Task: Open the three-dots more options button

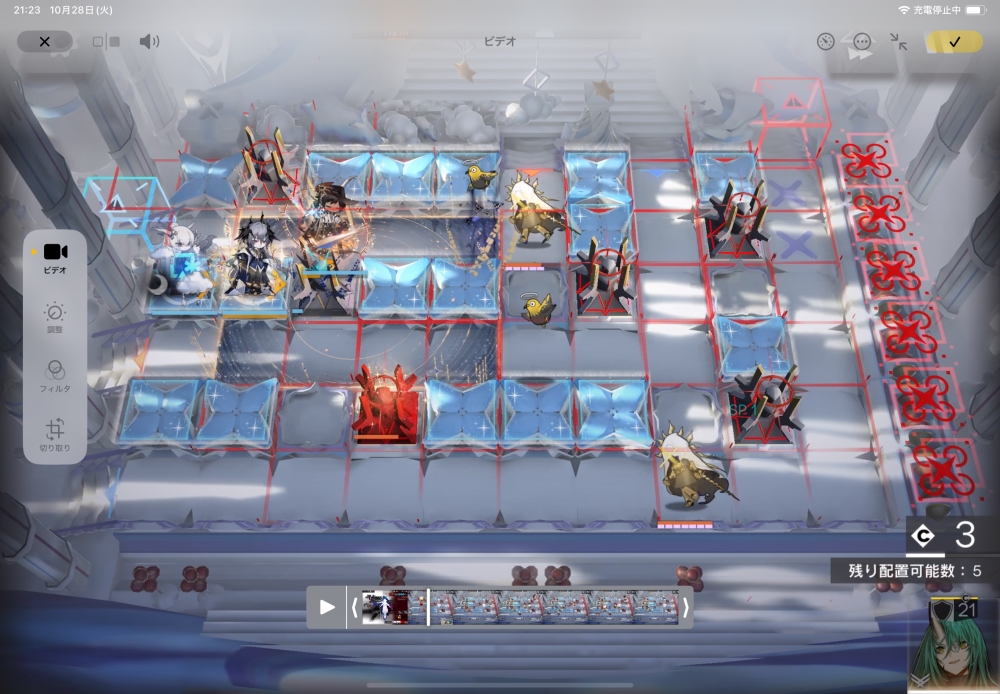Action: point(862,42)
